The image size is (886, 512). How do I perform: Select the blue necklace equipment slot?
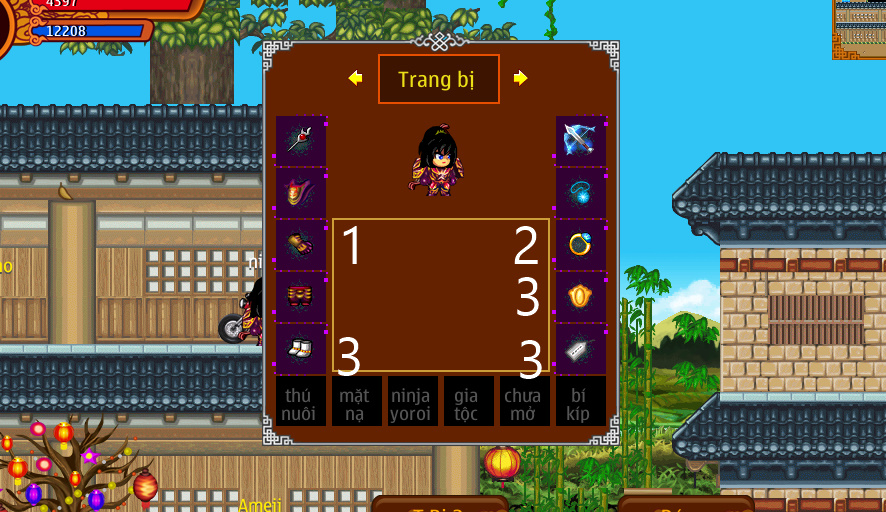click(x=580, y=192)
